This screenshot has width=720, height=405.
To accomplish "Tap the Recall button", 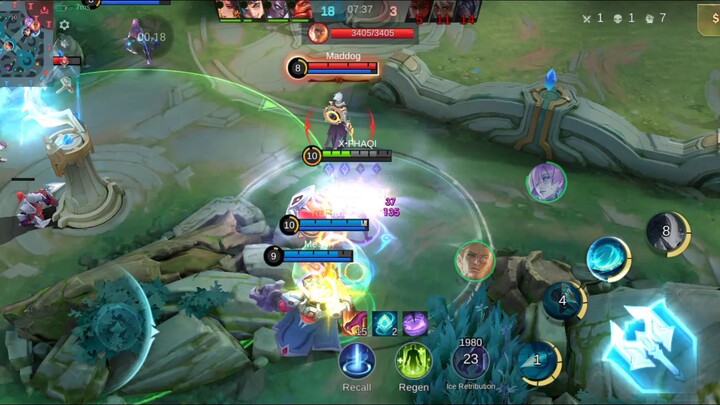I will (x=357, y=361).
